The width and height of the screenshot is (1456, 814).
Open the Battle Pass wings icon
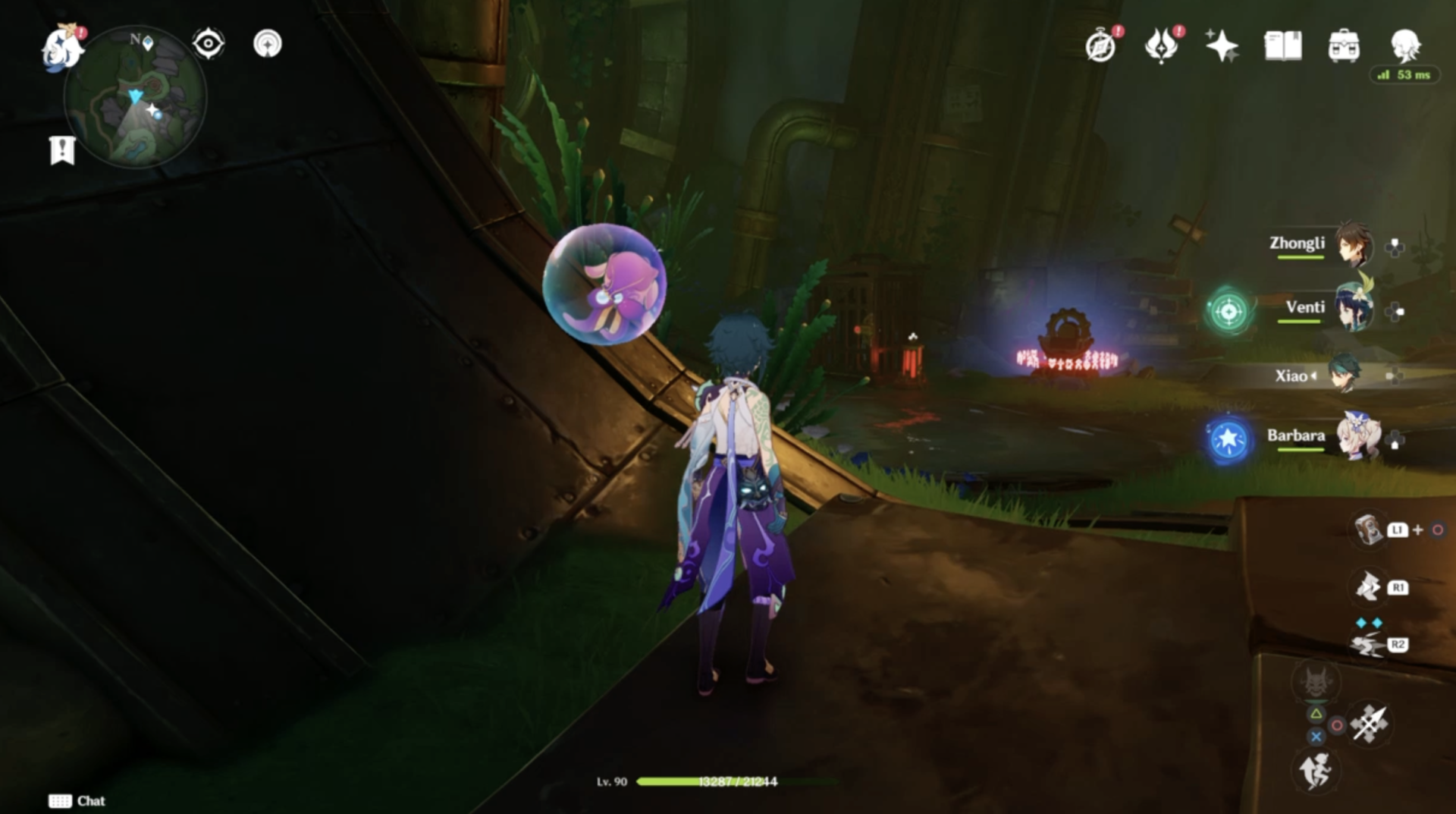point(1163,46)
